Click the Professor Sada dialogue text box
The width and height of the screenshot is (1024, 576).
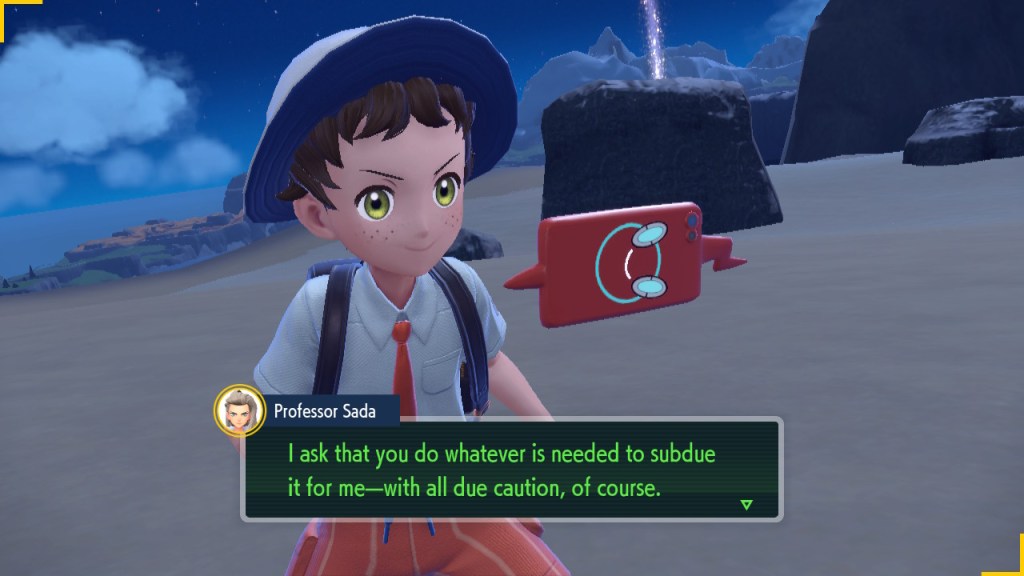coord(510,468)
